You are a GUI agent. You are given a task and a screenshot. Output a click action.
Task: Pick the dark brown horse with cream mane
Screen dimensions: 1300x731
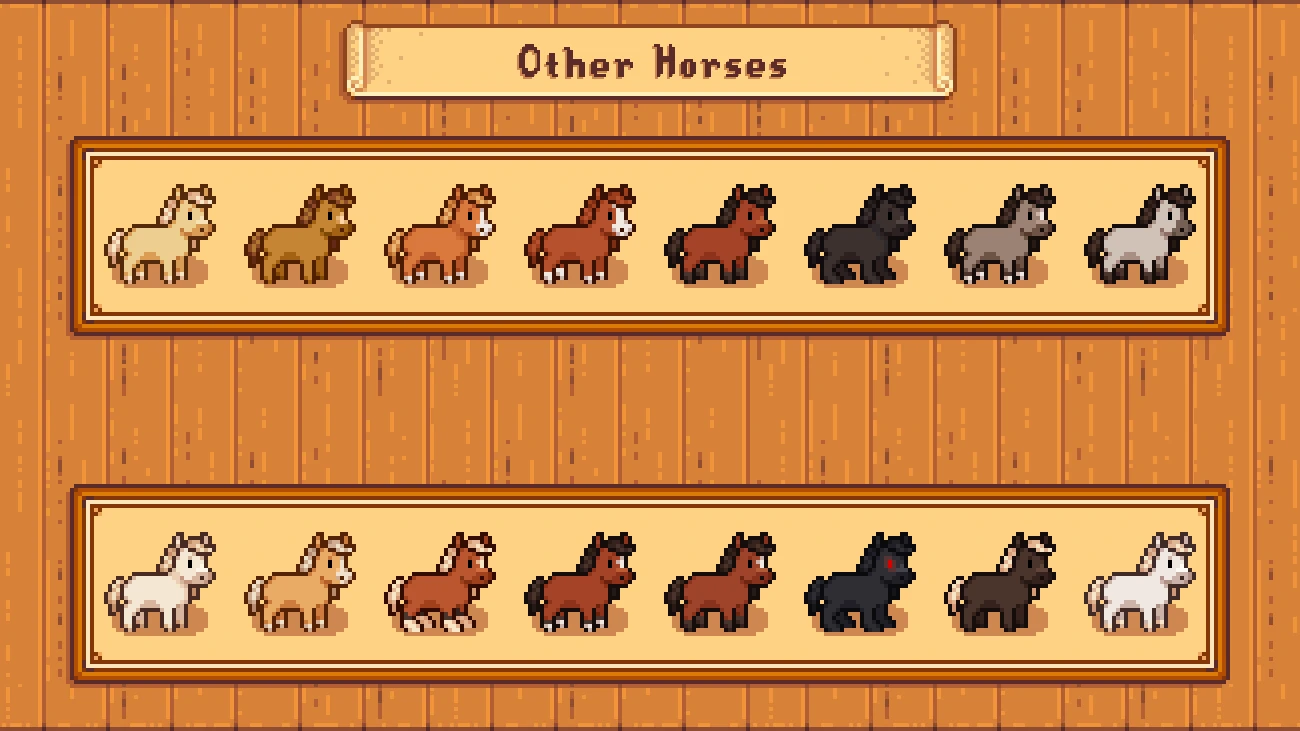pyautogui.click(x=1000, y=583)
